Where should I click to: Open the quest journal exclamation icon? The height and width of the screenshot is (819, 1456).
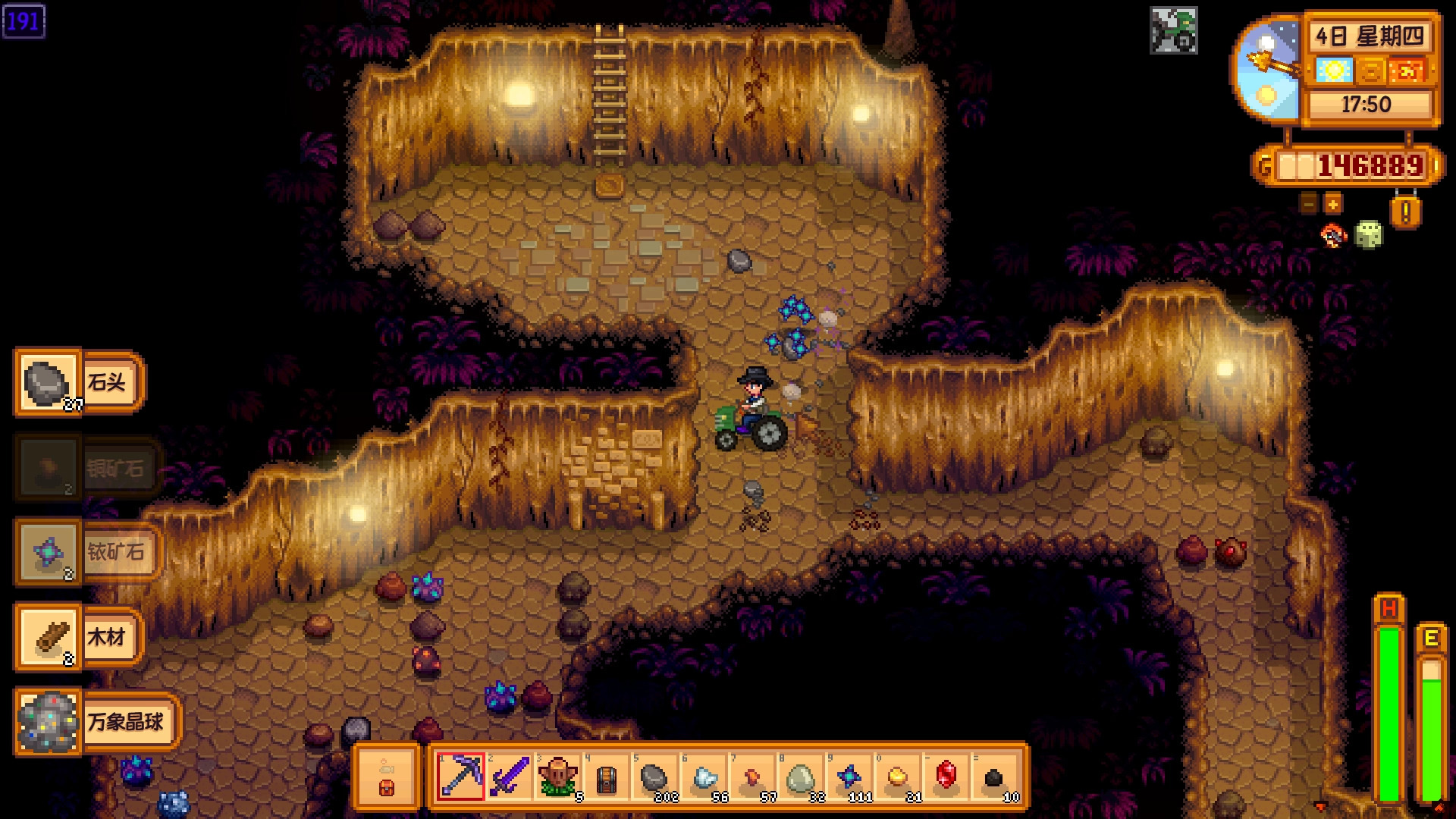pyautogui.click(x=1405, y=212)
